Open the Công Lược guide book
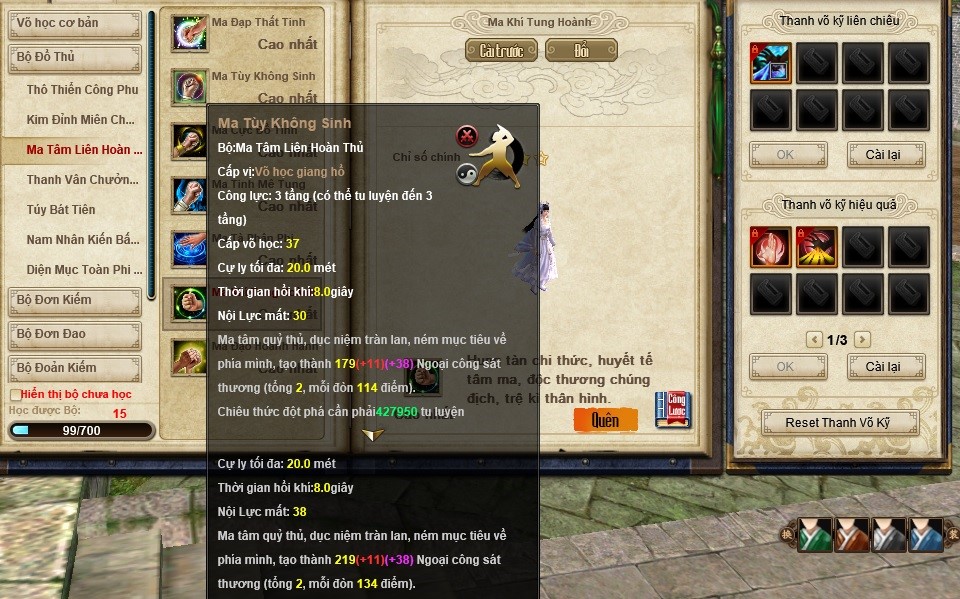Viewport: 960px width, 599px height. (673, 410)
